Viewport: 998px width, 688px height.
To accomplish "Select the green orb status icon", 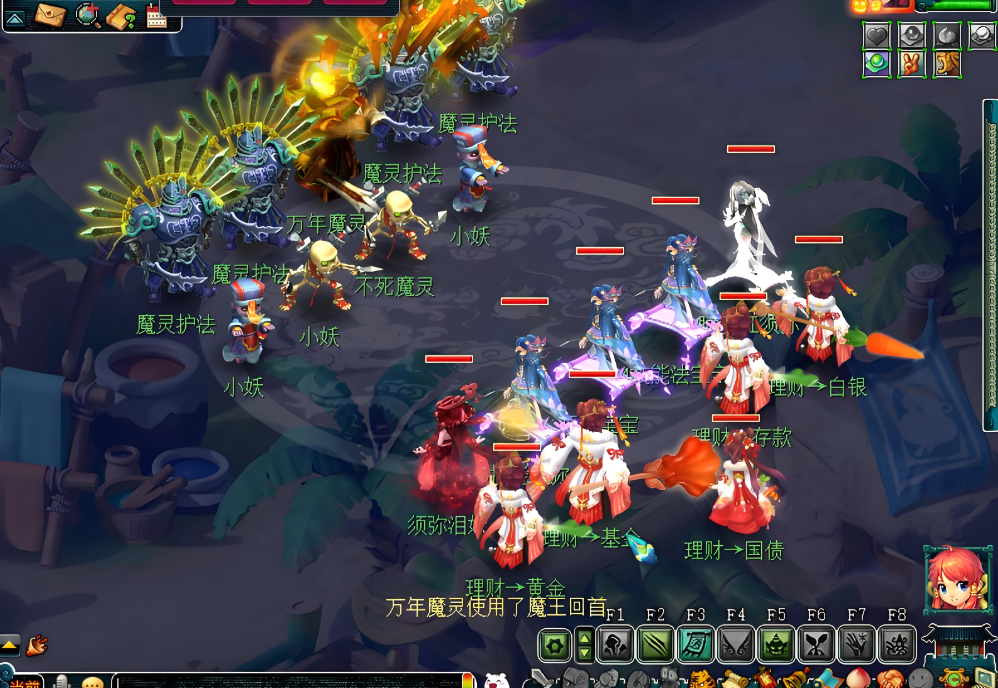I will [877, 64].
